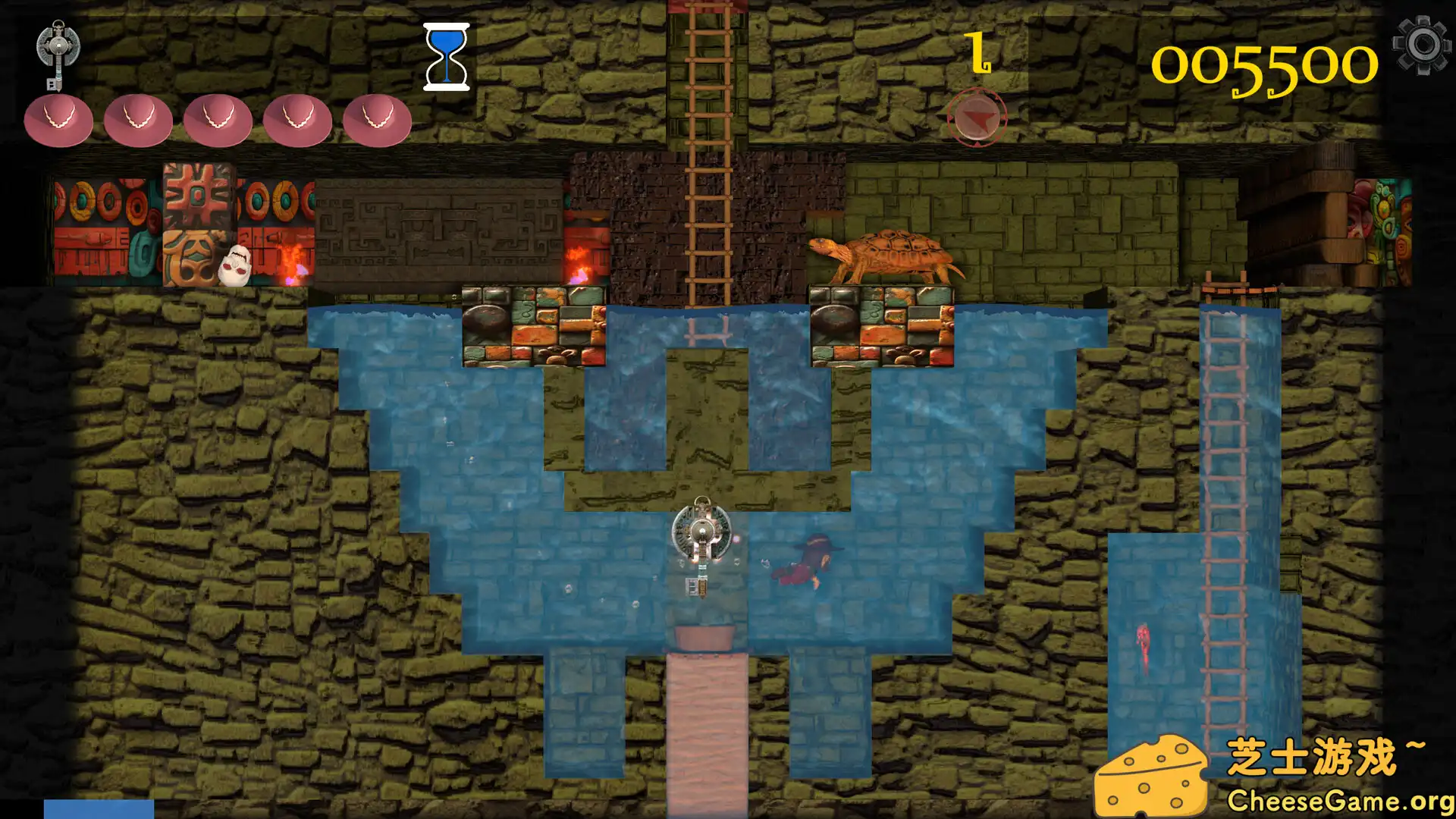Click the blue hourglass timer icon
This screenshot has width=1456, height=819.
point(447,57)
